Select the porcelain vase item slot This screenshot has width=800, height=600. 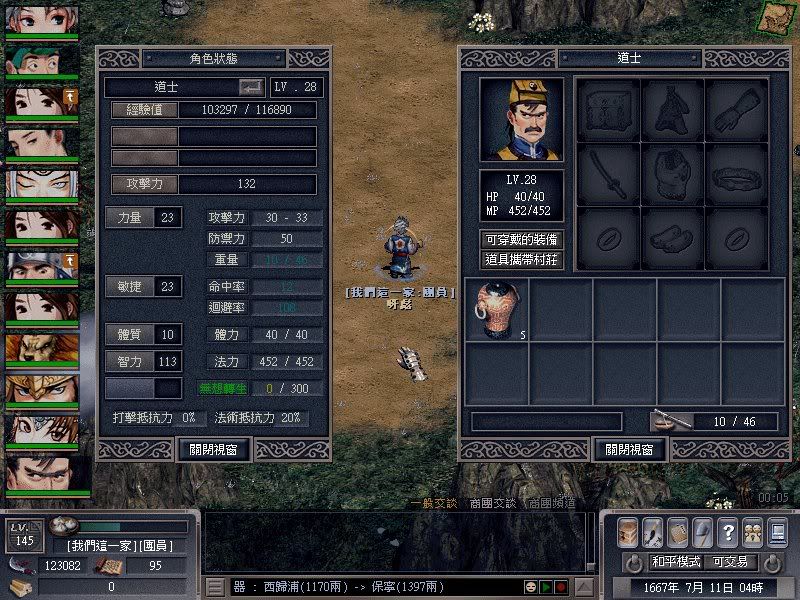pos(496,309)
